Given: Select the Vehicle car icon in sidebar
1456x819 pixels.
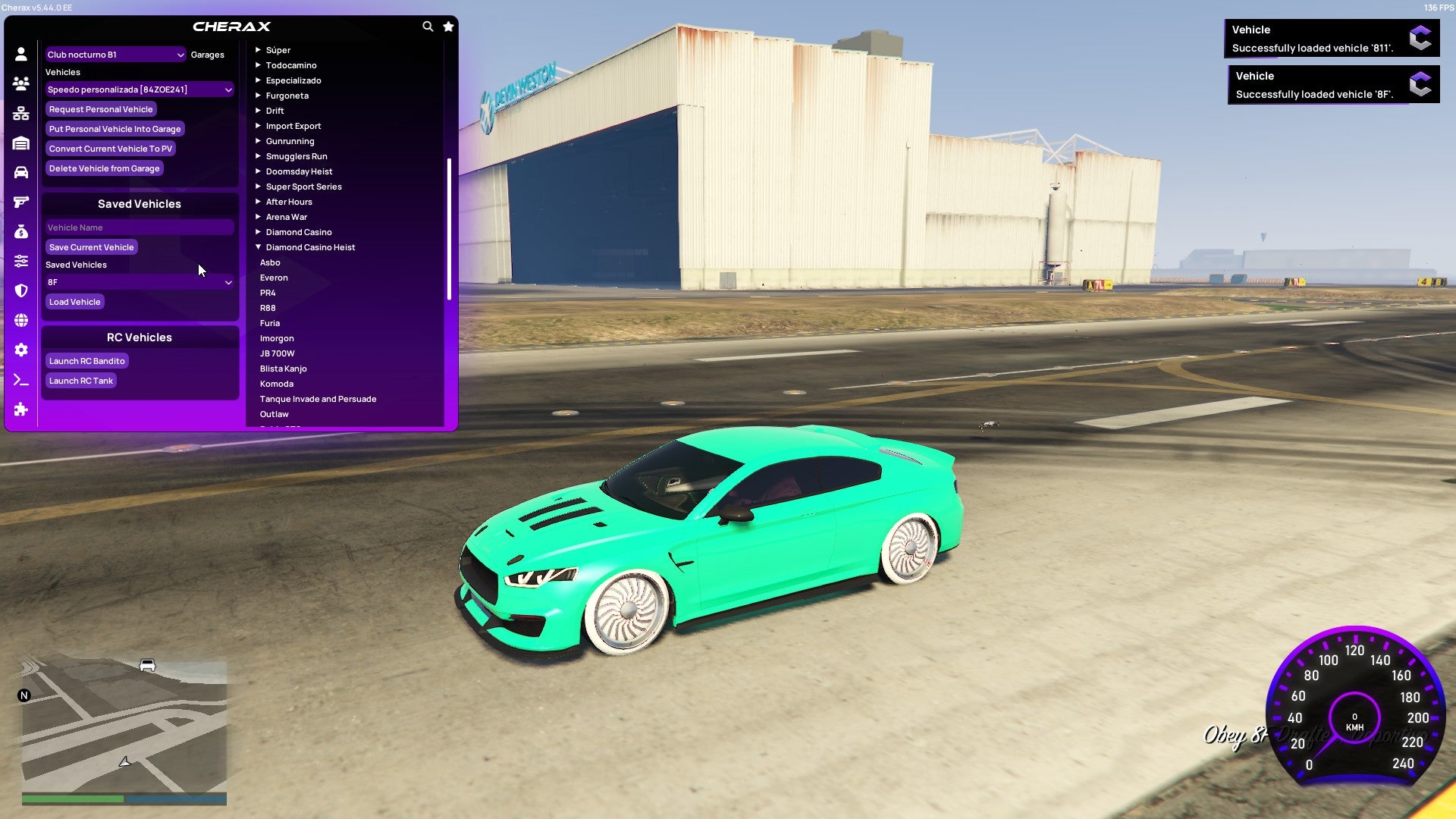Looking at the screenshot, I should coord(20,171).
